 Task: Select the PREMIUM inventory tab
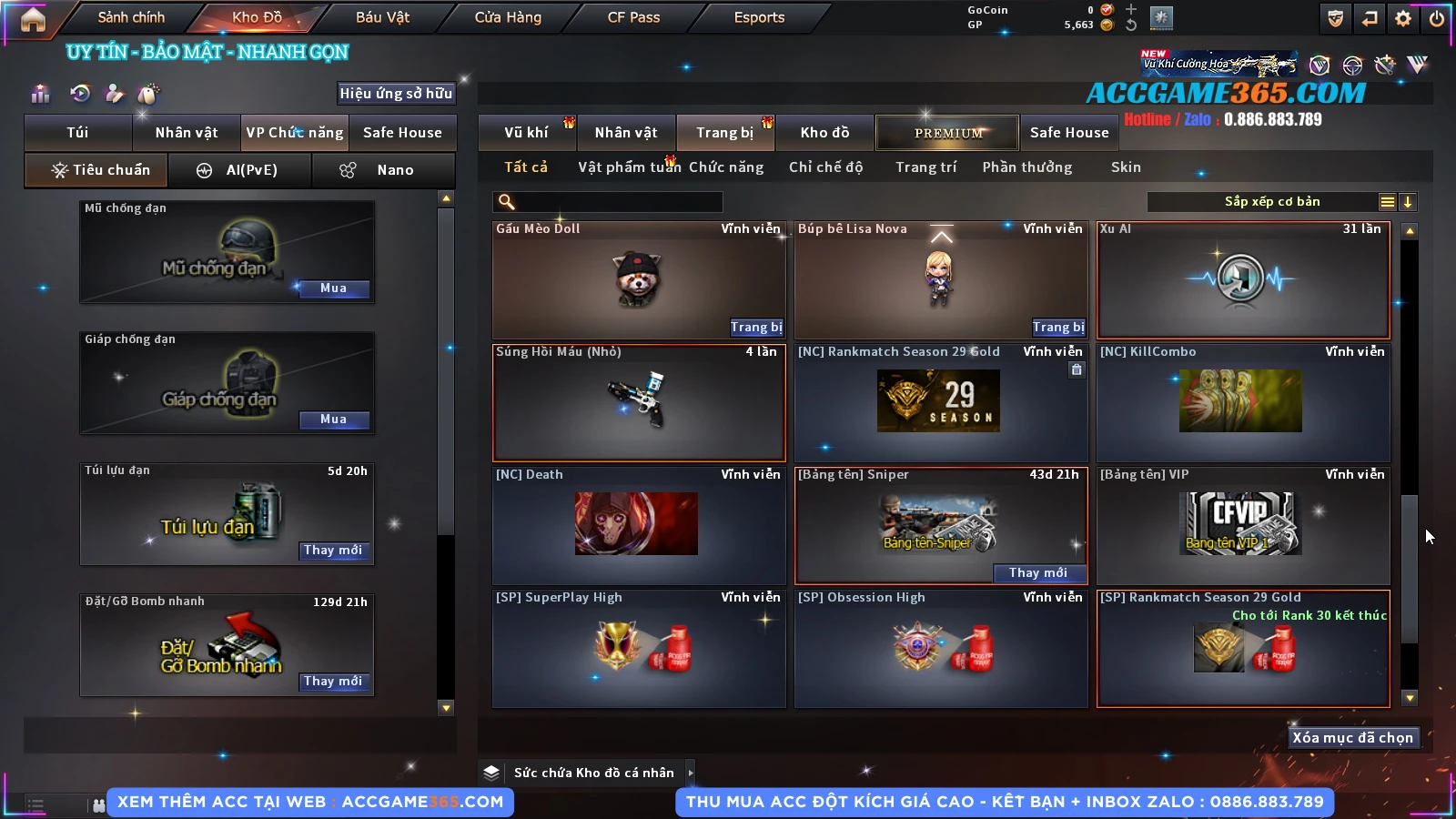click(x=947, y=133)
